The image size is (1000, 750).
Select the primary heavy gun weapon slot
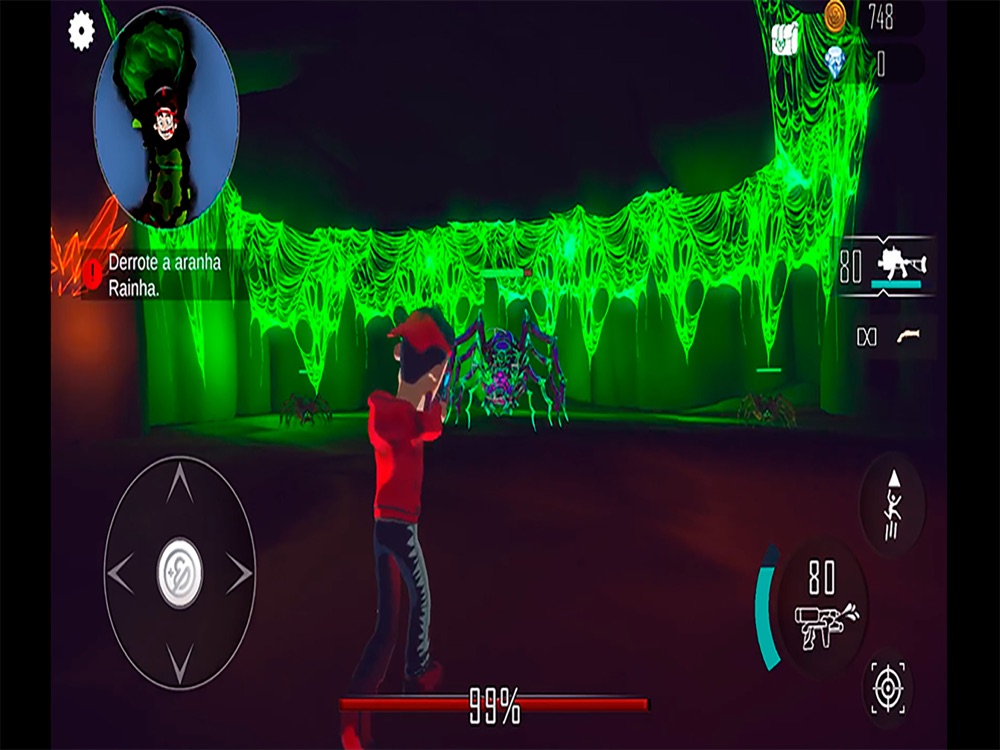point(888,266)
